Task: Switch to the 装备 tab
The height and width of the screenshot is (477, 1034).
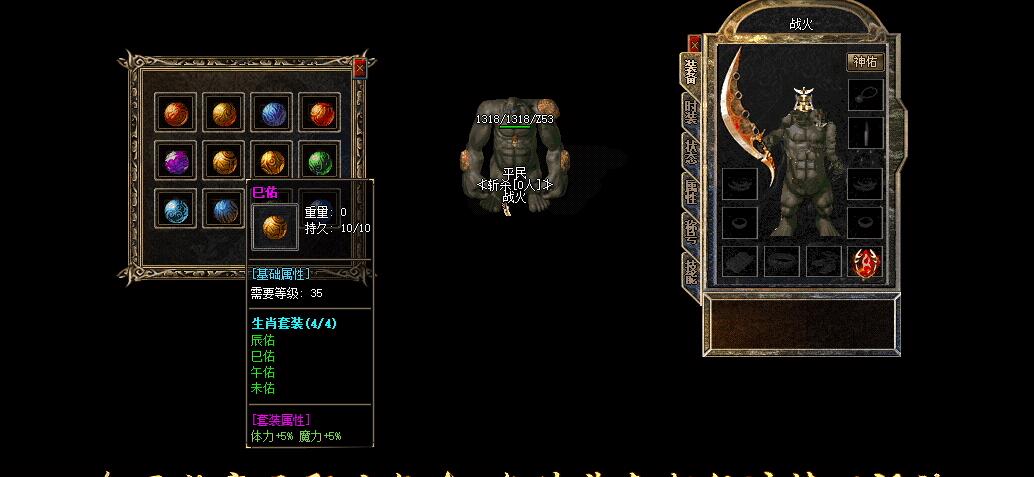Action: [x=691, y=71]
